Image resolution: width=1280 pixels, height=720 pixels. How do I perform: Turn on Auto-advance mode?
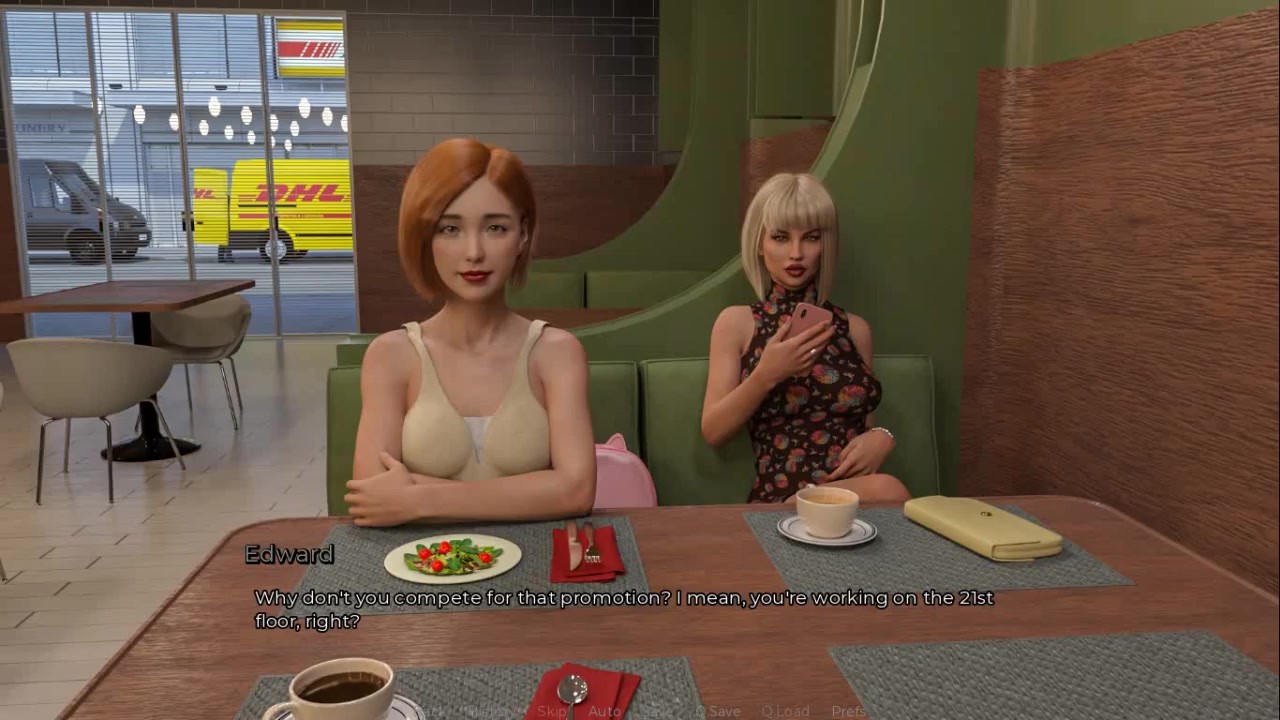604,711
